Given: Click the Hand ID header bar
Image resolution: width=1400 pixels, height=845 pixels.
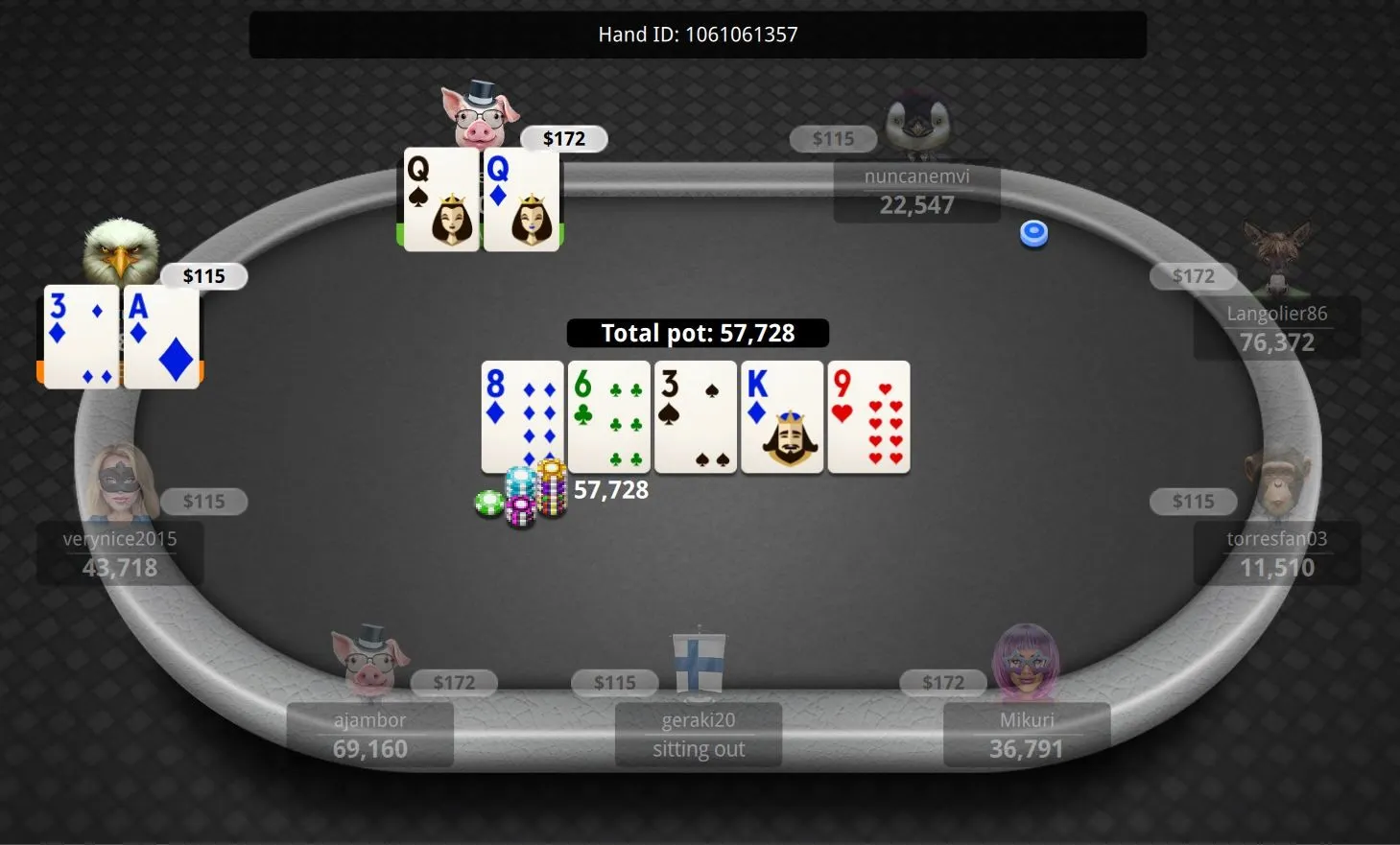Looking at the screenshot, I should coord(698,35).
